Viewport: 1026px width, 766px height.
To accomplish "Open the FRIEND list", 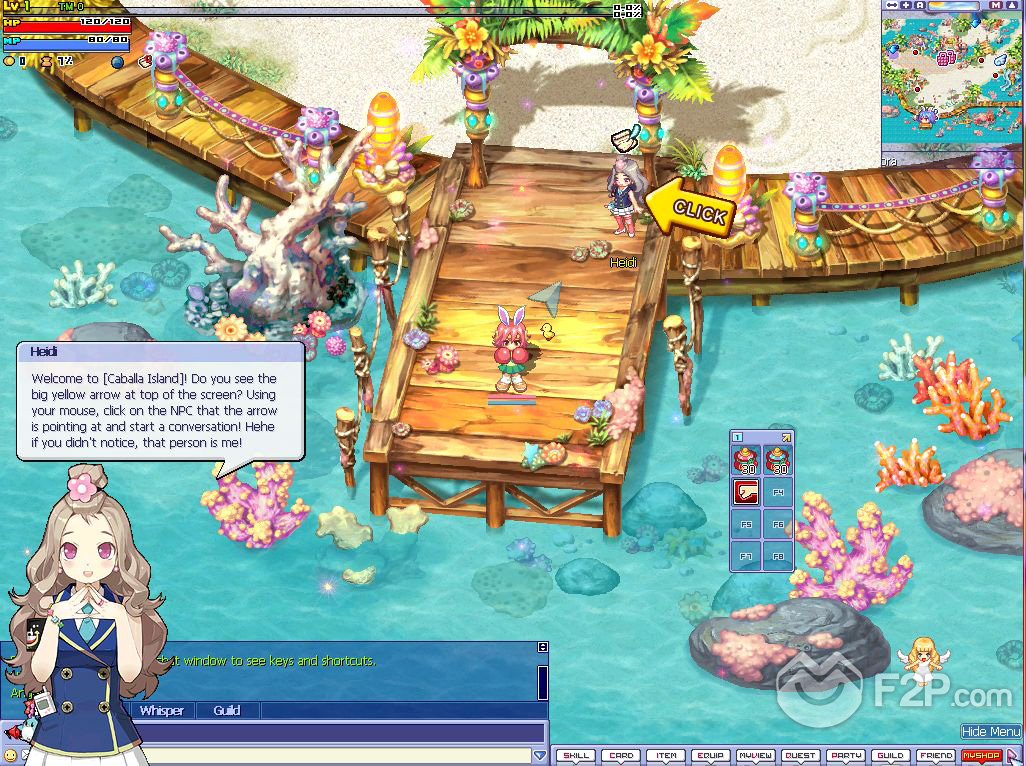I will (936, 756).
